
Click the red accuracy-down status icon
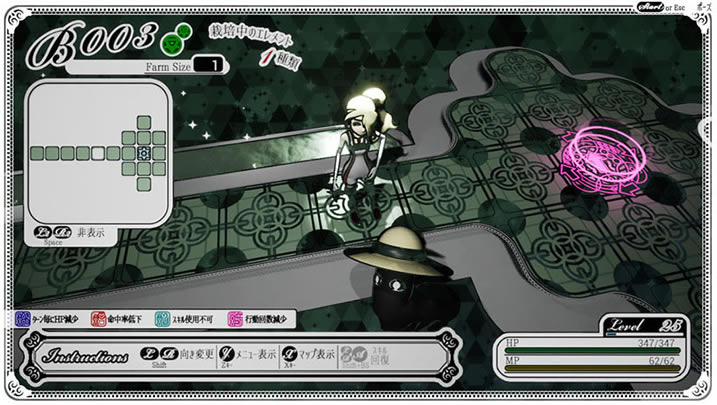tap(99, 319)
